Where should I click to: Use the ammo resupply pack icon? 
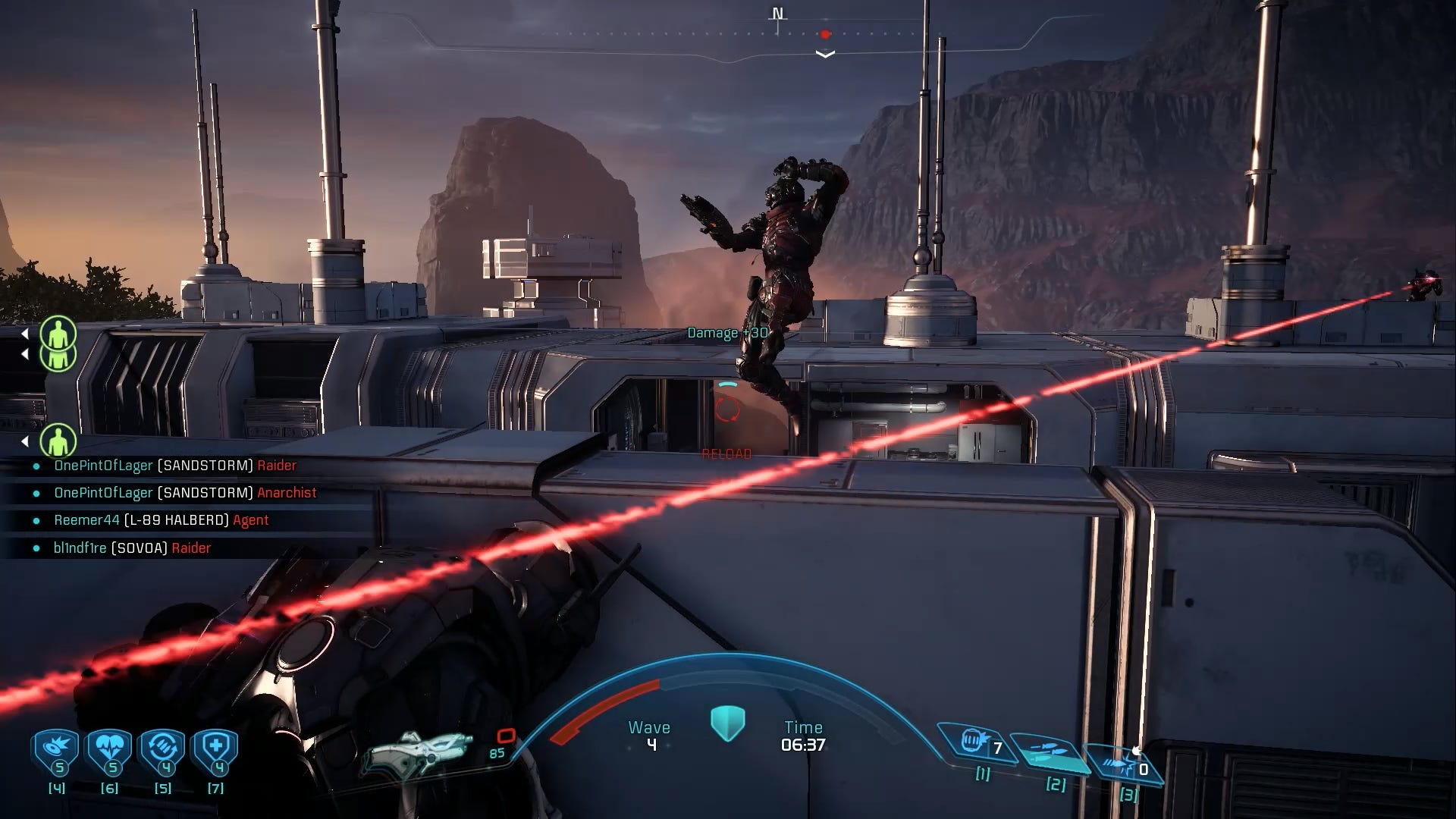point(163,751)
